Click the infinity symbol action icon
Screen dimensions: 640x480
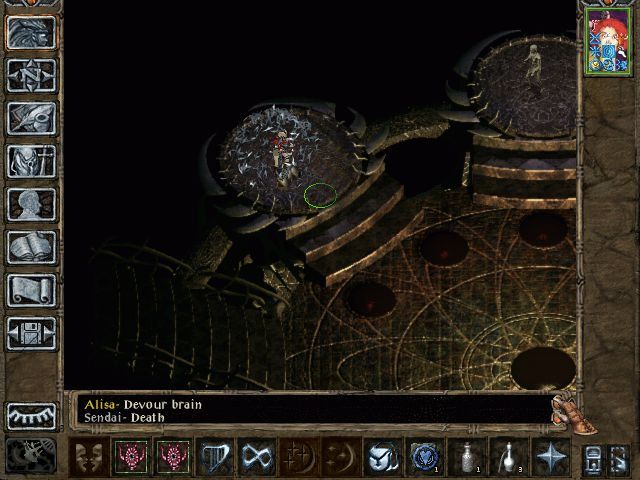[x=259, y=458]
